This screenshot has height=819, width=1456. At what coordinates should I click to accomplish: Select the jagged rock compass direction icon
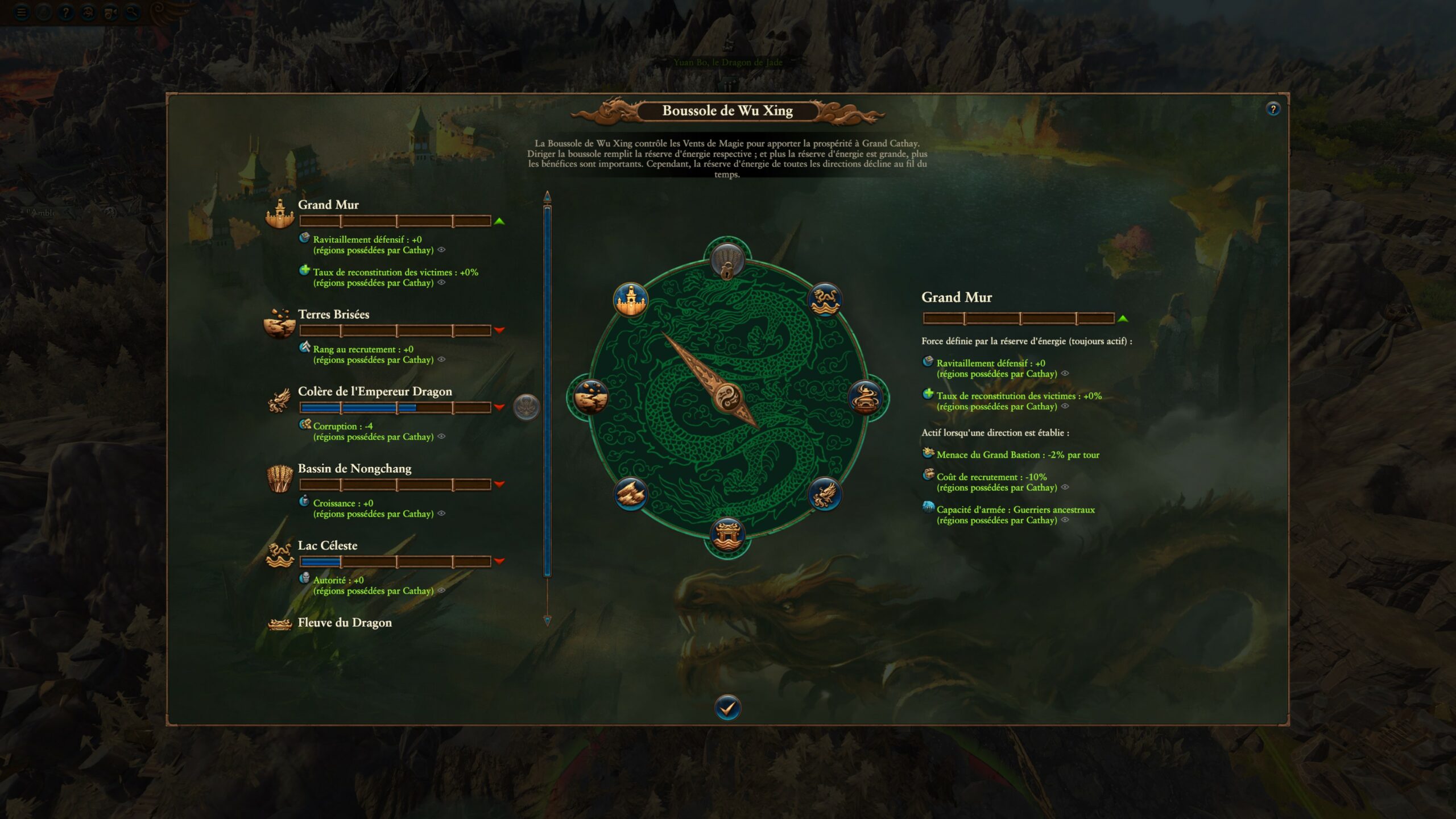(x=630, y=494)
